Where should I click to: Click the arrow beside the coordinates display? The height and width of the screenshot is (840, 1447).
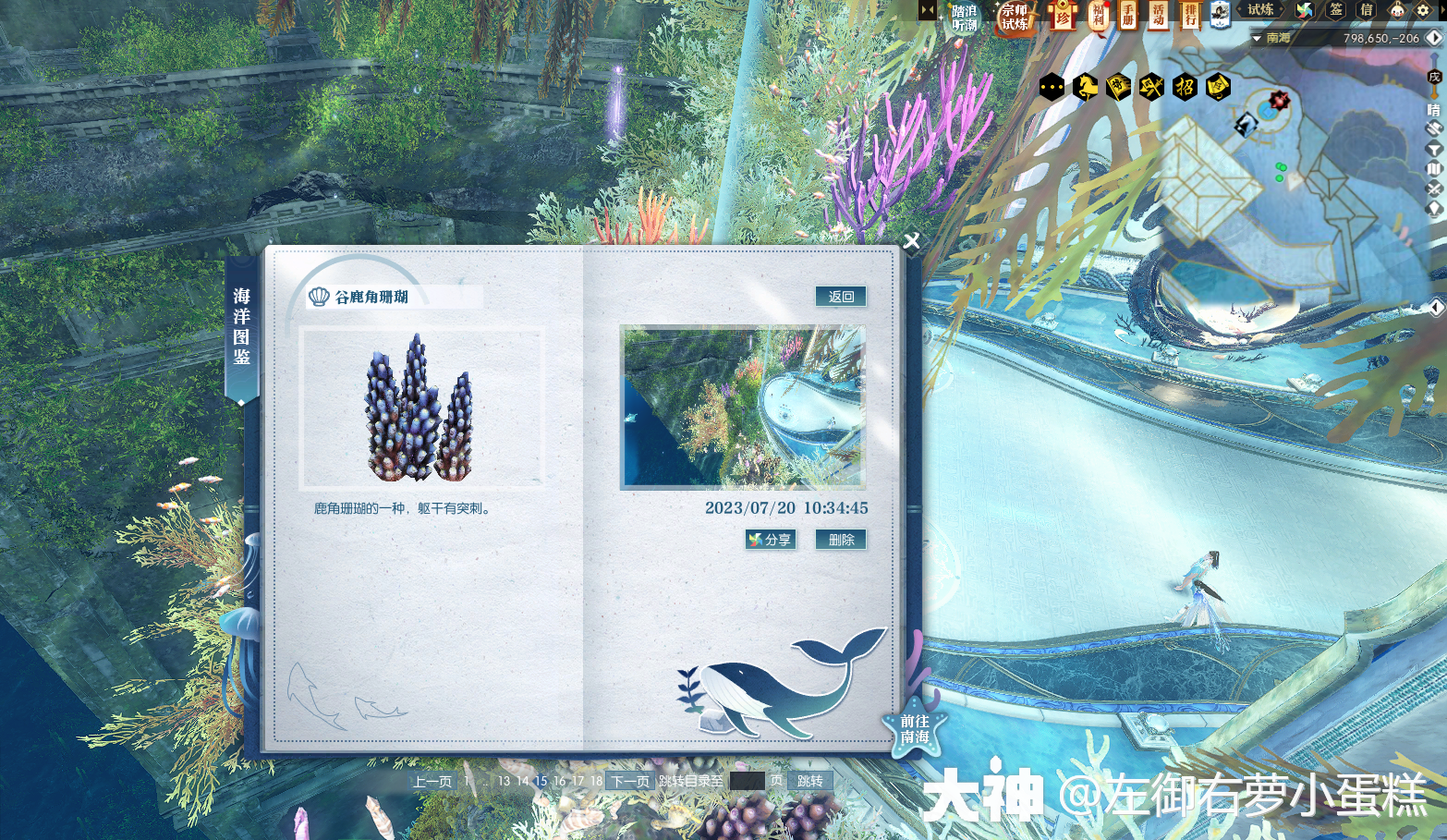click(x=1434, y=38)
